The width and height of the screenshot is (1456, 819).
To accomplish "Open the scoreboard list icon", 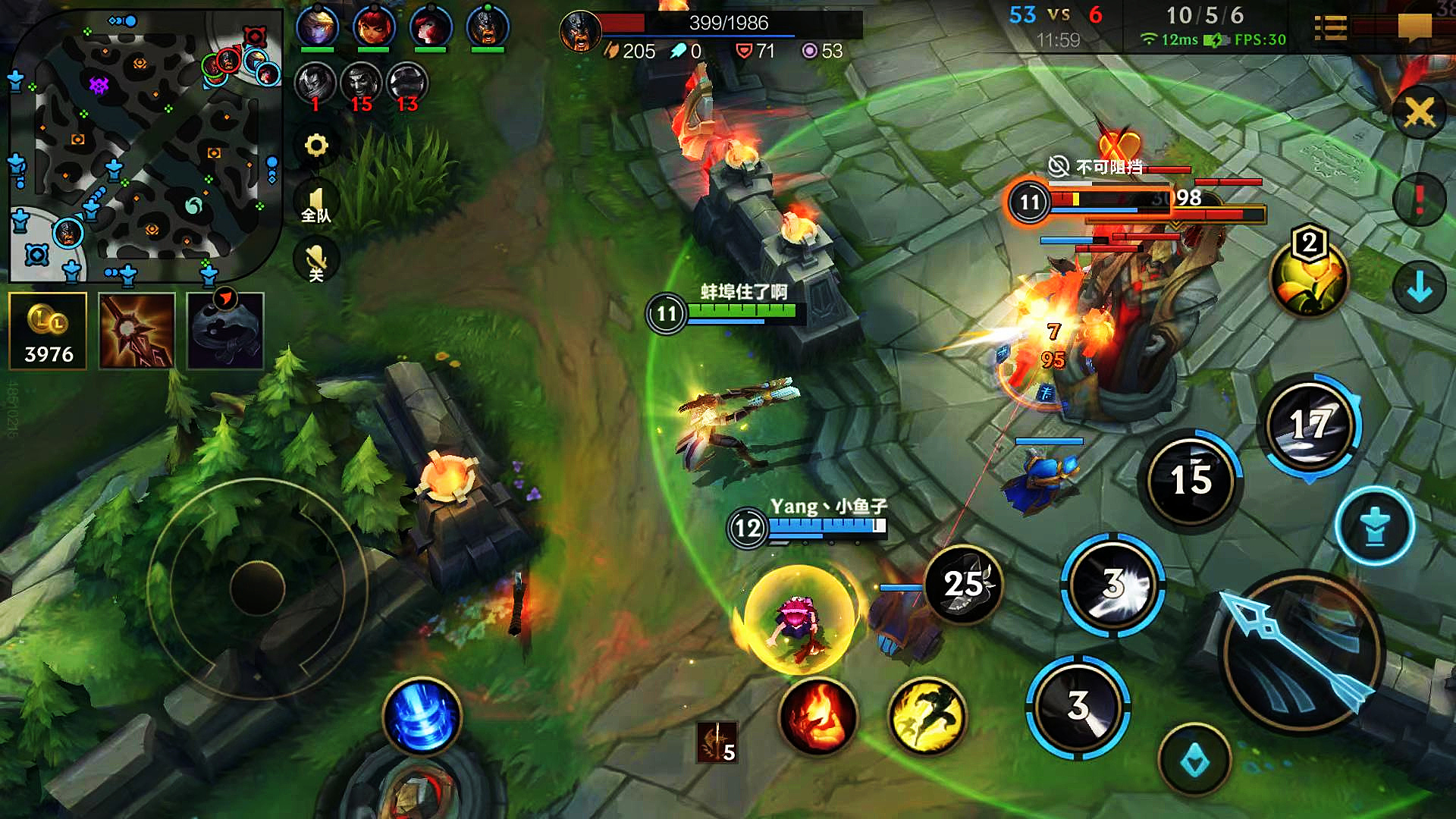I will click(1330, 28).
